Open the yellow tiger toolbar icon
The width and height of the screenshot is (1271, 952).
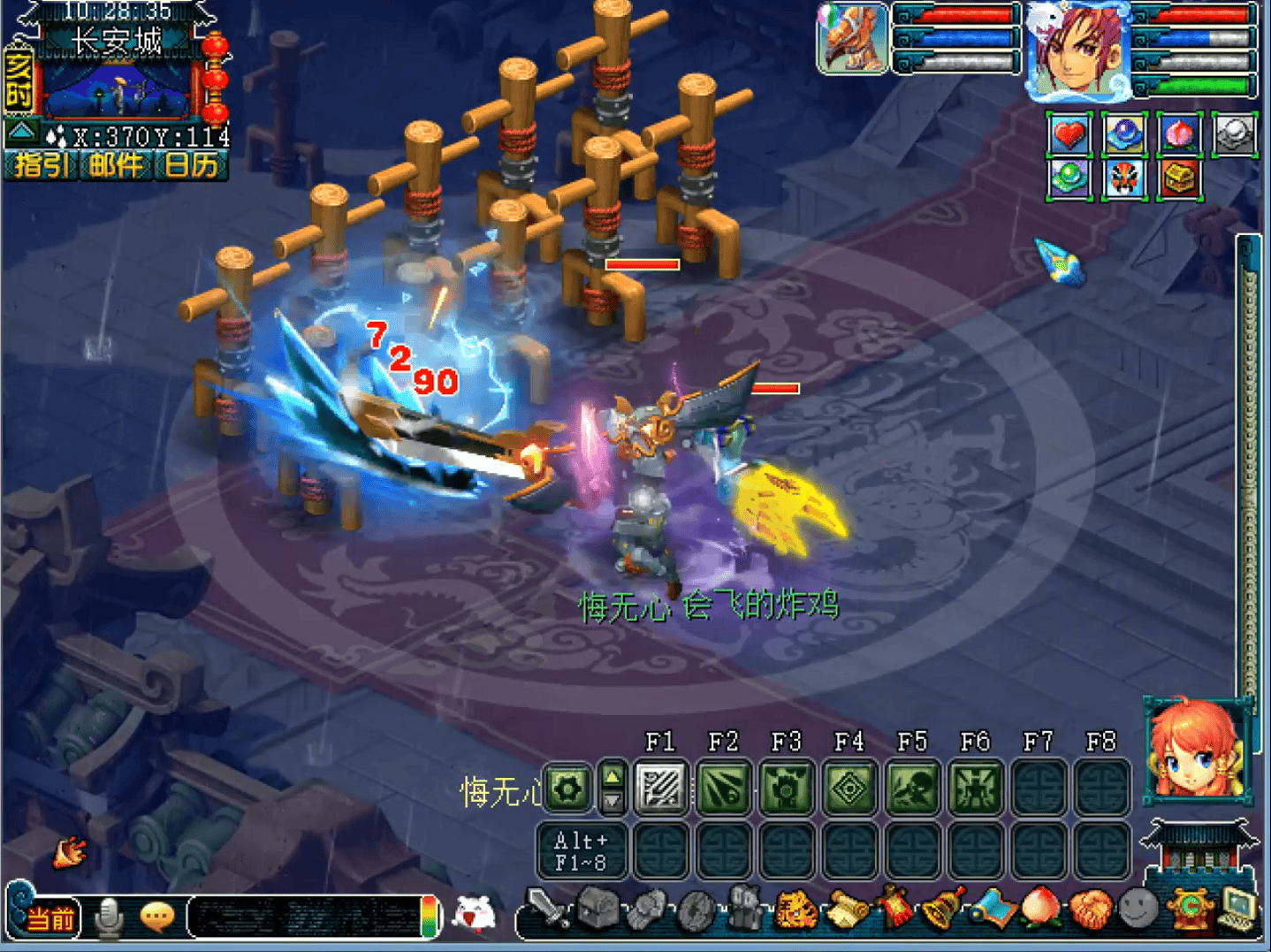(794, 910)
